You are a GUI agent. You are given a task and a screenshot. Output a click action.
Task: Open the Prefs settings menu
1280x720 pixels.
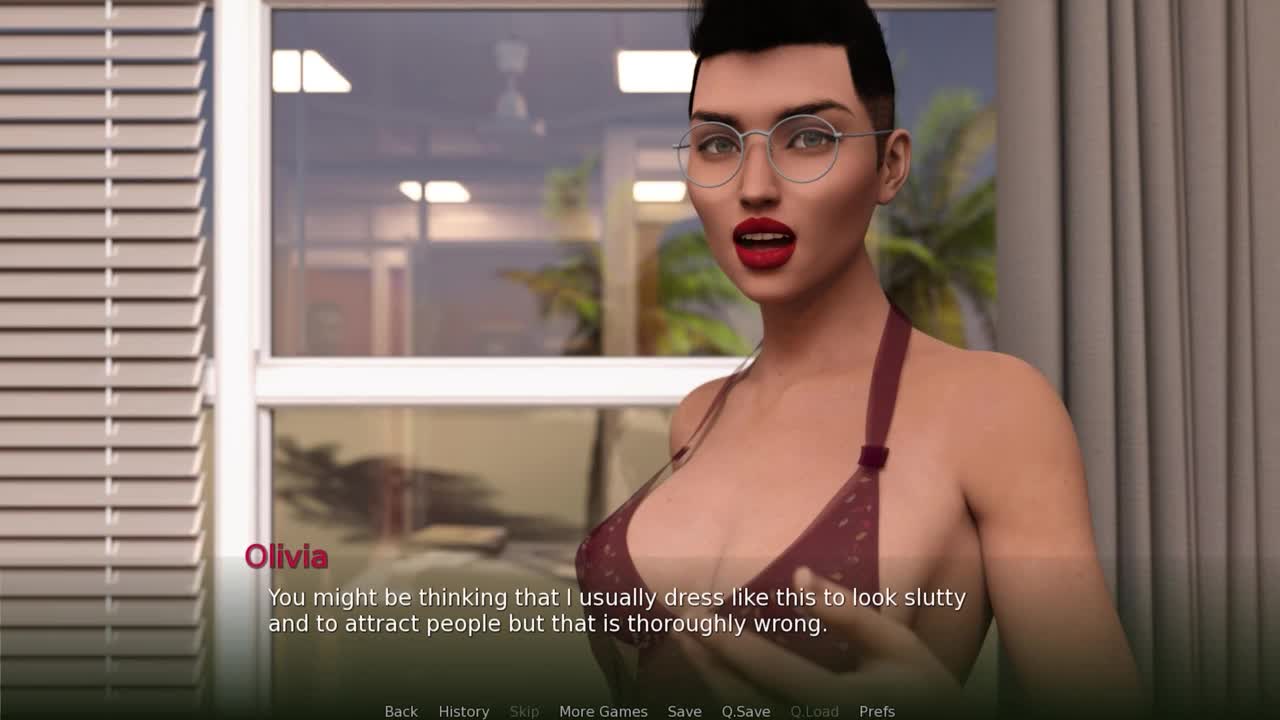coord(877,711)
